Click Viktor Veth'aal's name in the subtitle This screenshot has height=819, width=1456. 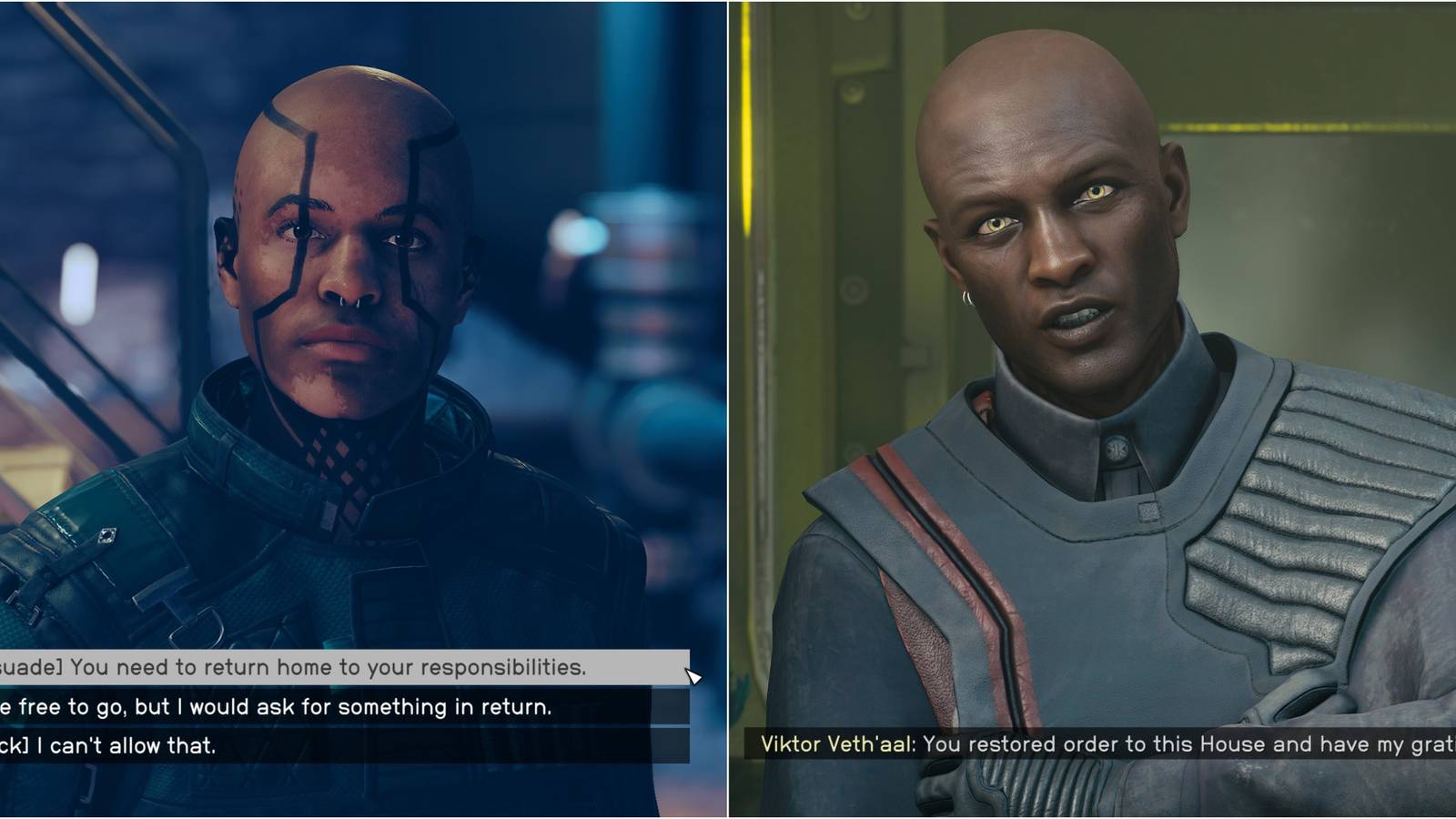pos(837,745)
